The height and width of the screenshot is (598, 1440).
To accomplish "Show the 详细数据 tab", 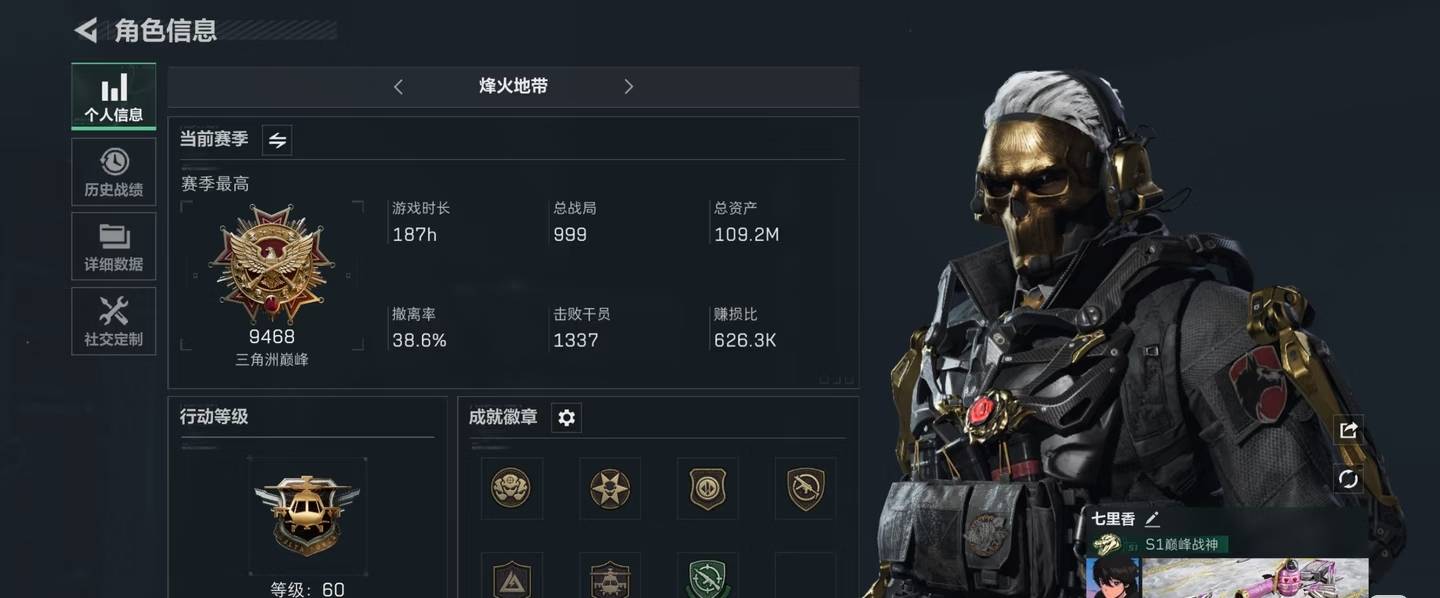I will 114,247.
